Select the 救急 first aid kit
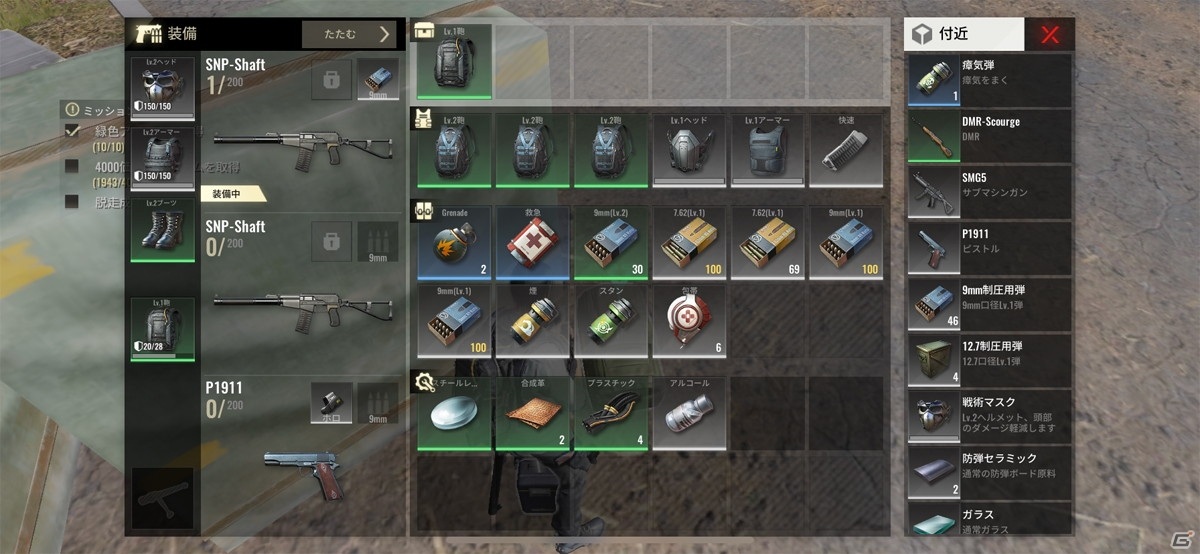This screenshot has width=1200, height=554. pyautogui.click(x=533, y=242)
